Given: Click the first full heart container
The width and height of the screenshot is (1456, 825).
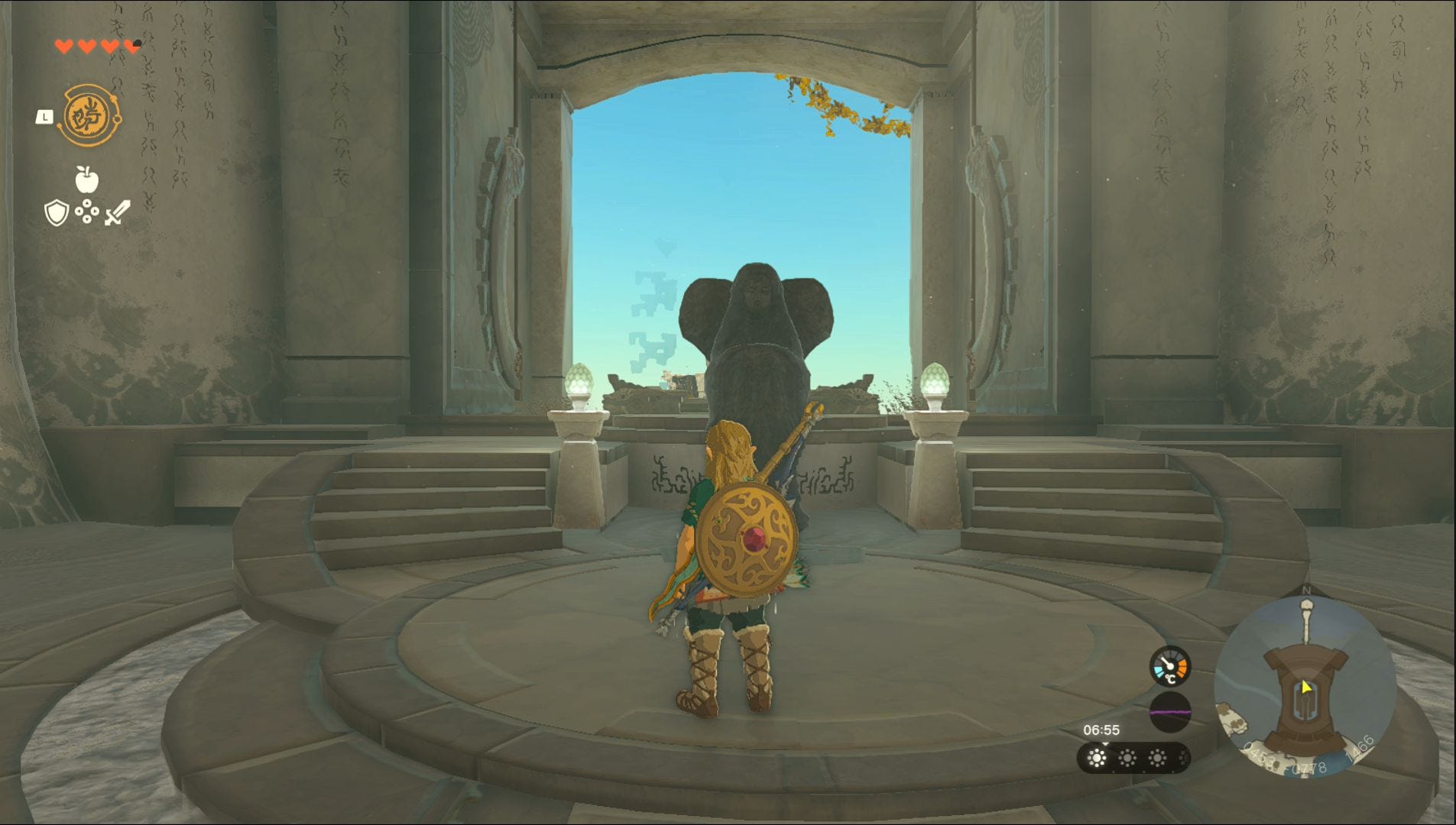Looking at the screenshot, I should [x=63, y=47].
